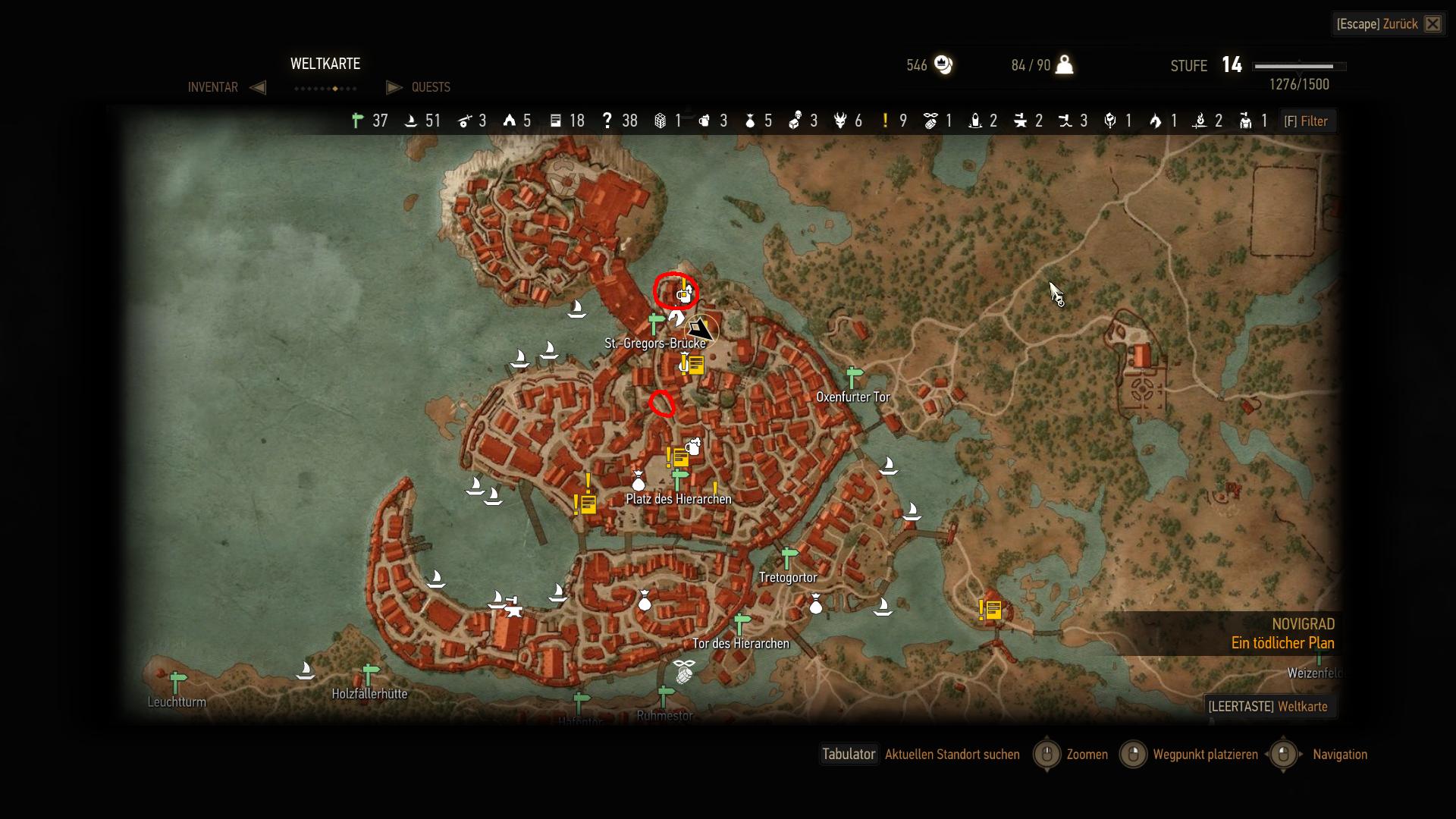1456x819 pixels.
Task: Select the Tretogortor signpost marker
Action: coord(789,557)
